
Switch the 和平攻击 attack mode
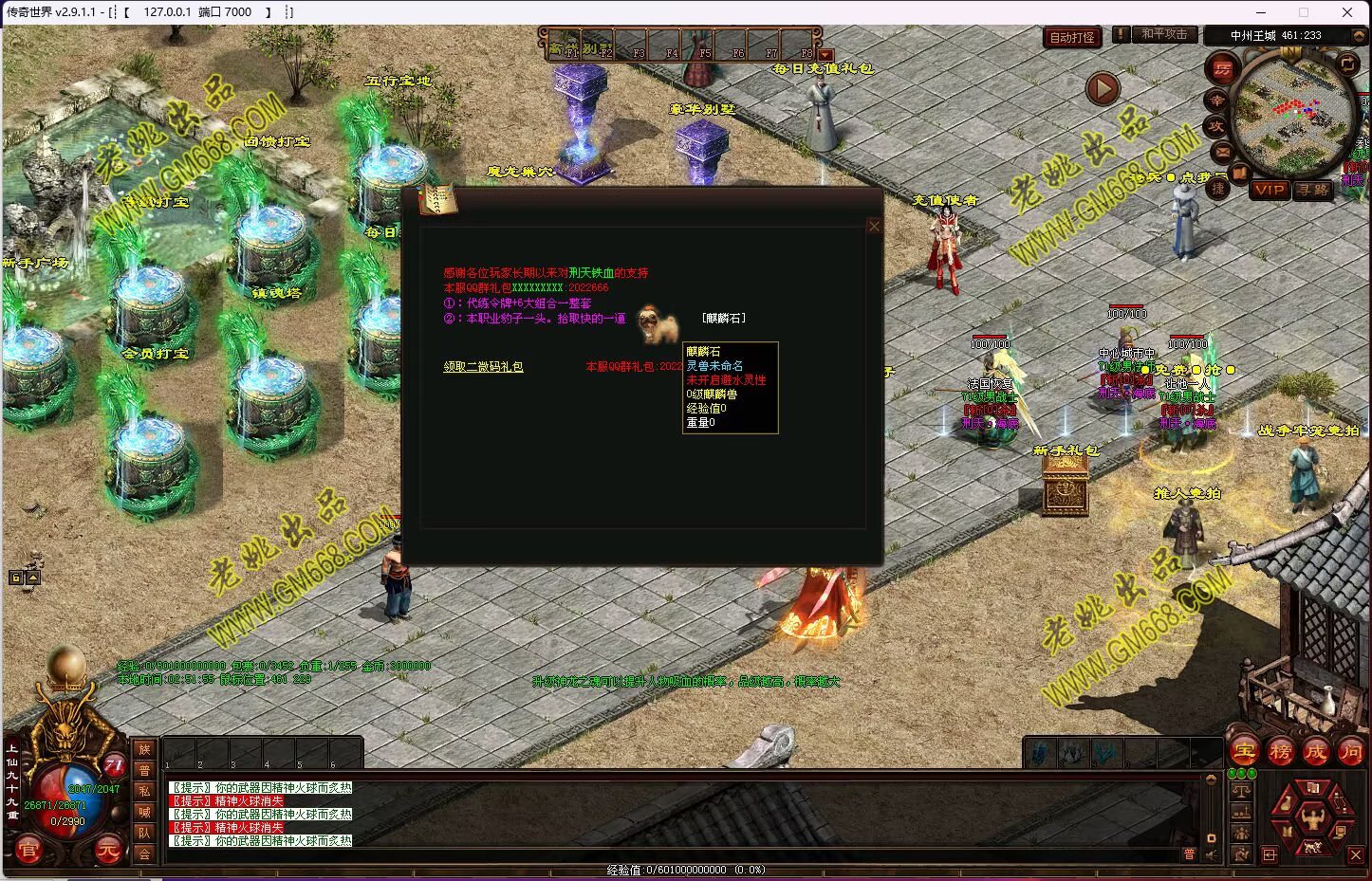[x=1164, y=34]
